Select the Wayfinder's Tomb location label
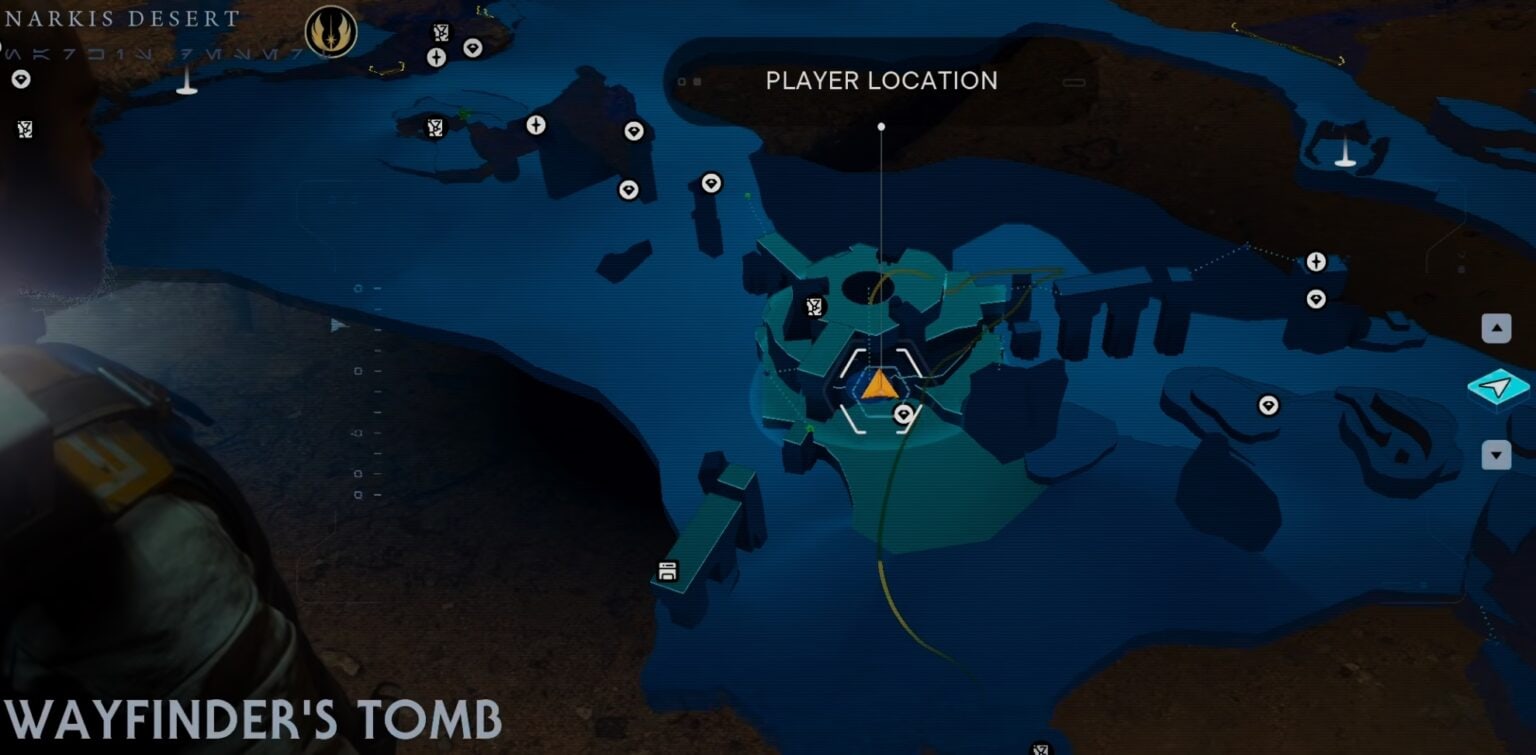This screenshot has height=755, width=1536. point(250,716)
